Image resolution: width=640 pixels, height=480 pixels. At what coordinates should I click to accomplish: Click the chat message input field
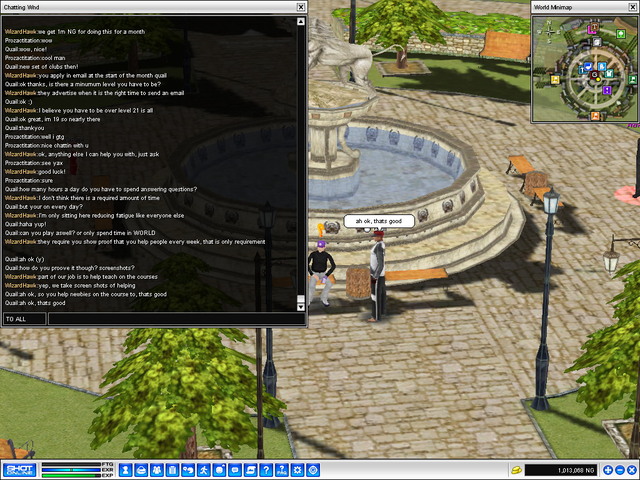pos(175,319)
